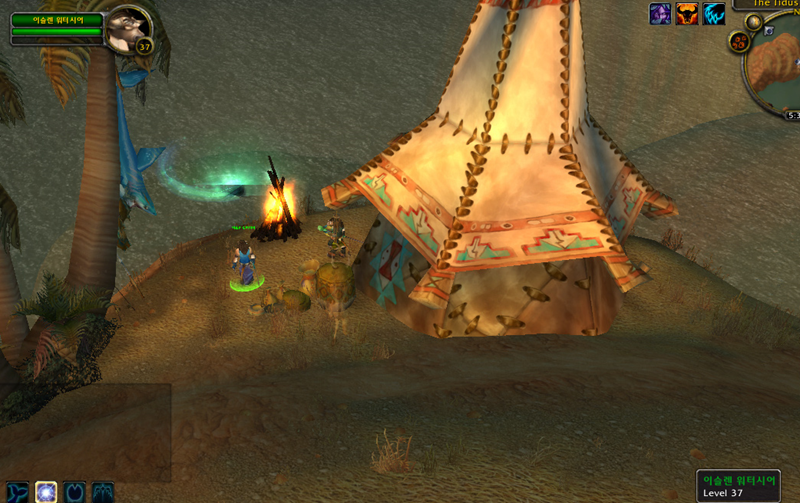Select the purple face buff icon
The width and height of the screenshot is (800, 503).
click(x=660, y=13)
